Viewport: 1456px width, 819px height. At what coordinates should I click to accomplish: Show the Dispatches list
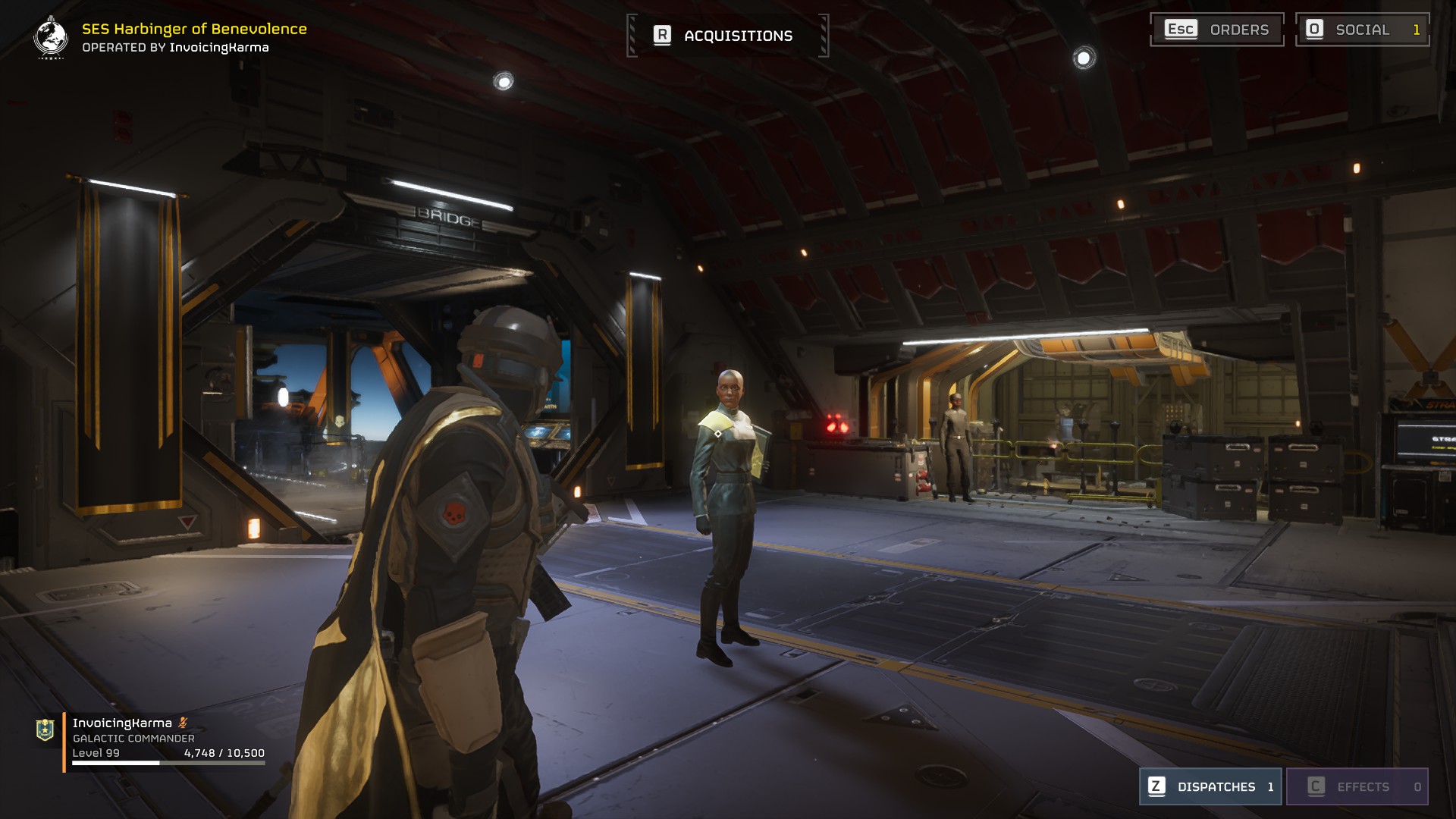pos(1210,786)
